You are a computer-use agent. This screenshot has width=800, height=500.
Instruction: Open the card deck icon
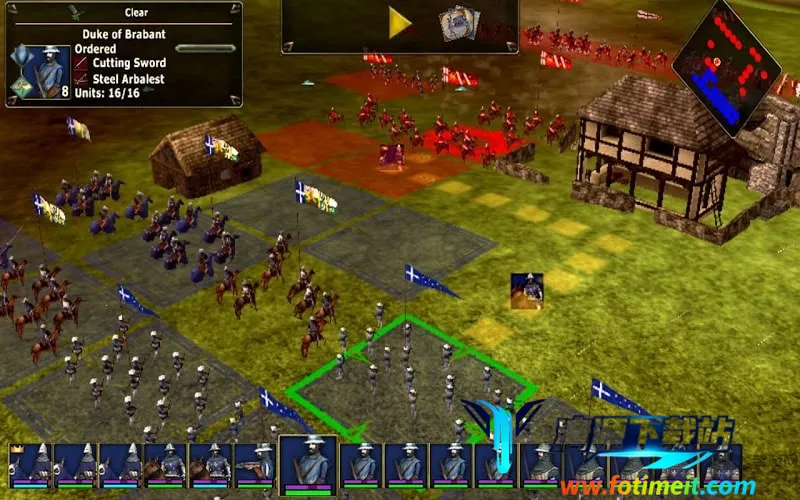tap(459, 23)
